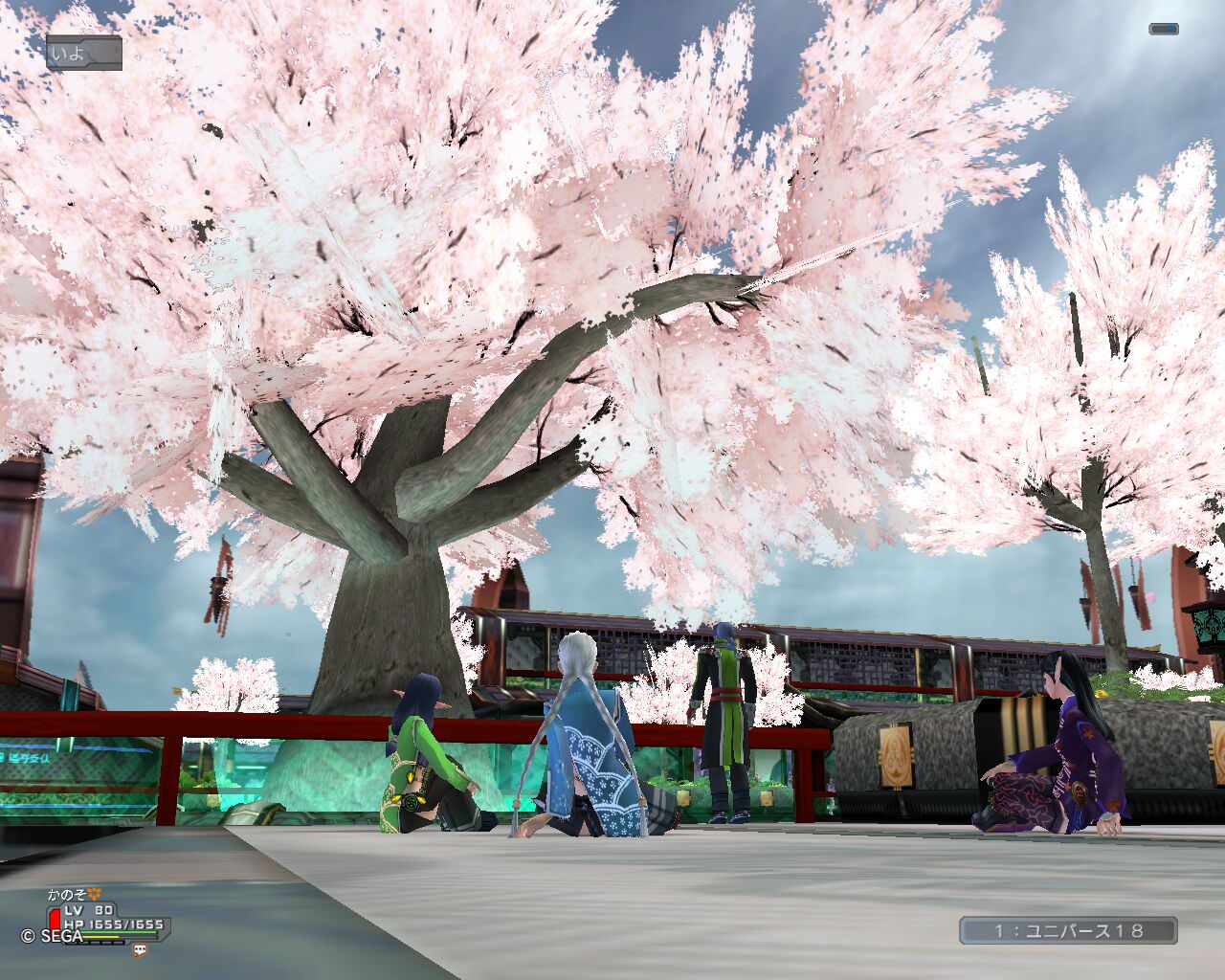Click the small blue indicator pill
Viewport: 1225px width, 980px height.
click(x=1163, y=30)
